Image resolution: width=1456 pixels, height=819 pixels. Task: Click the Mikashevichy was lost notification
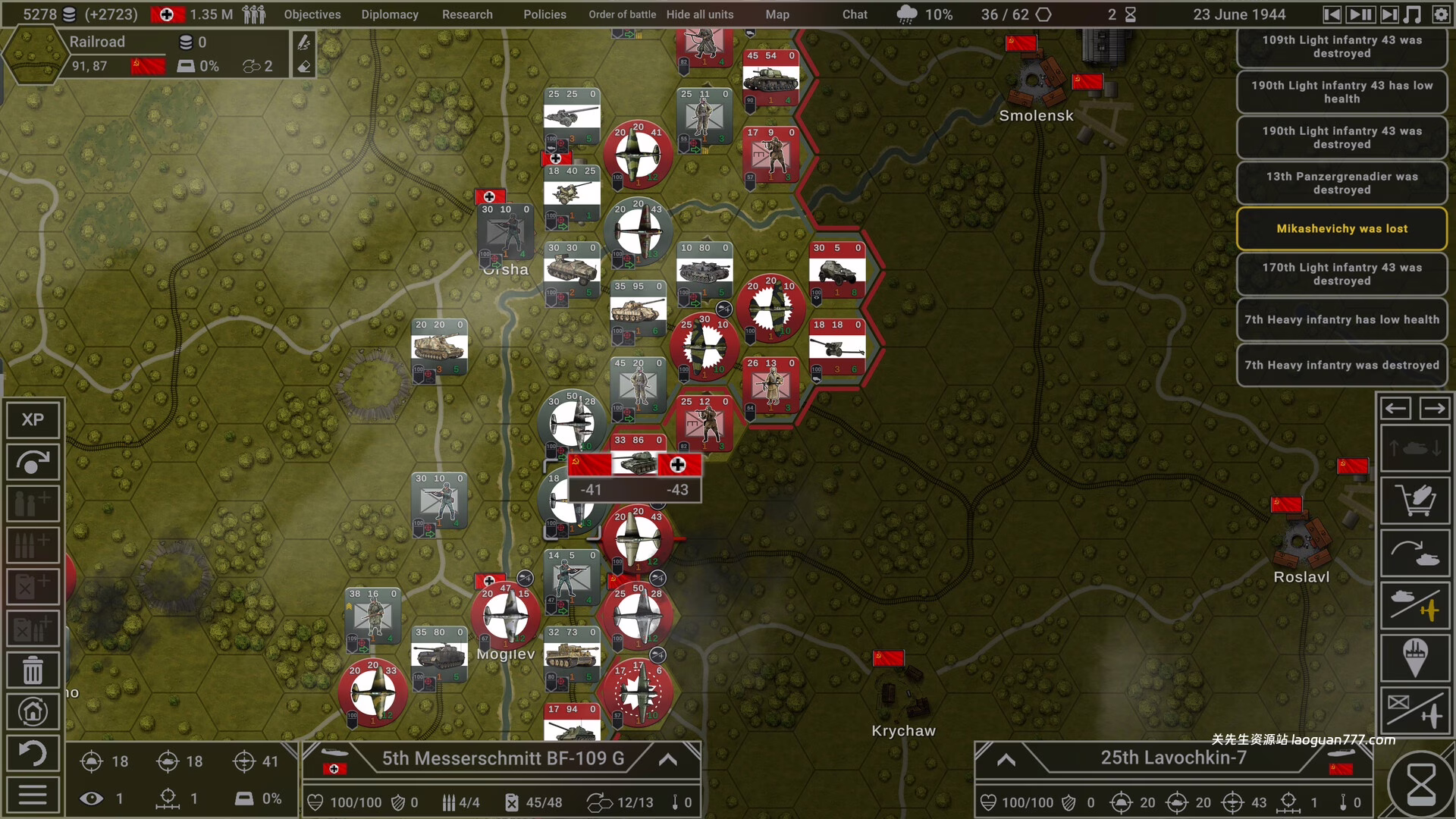click(x=1341, y=228)
